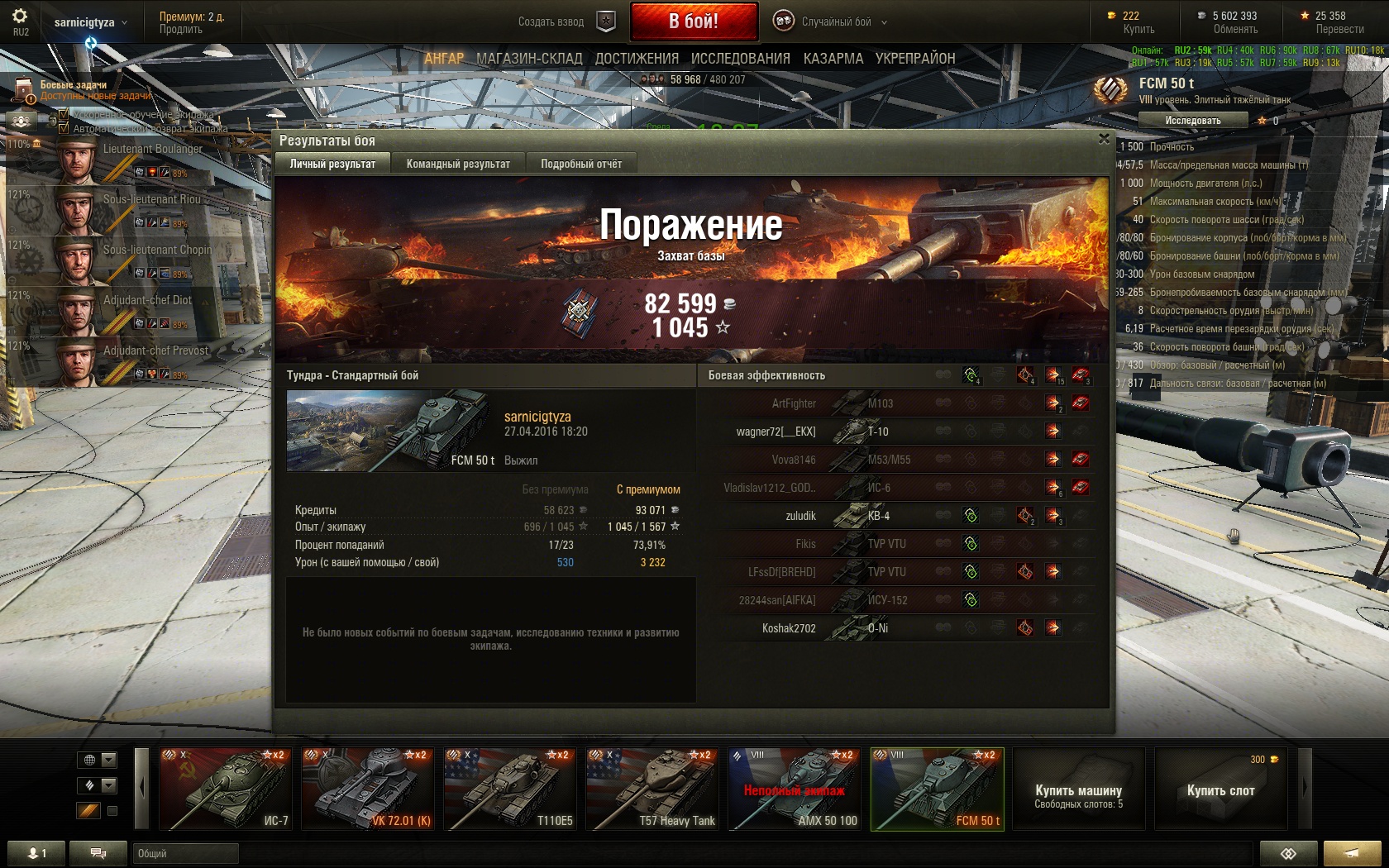Image resolution: width=1389 pixels, height=868 pixels.
Task: Click Купить машину to buy a vehicle
Action: (x=1078, y=790)
